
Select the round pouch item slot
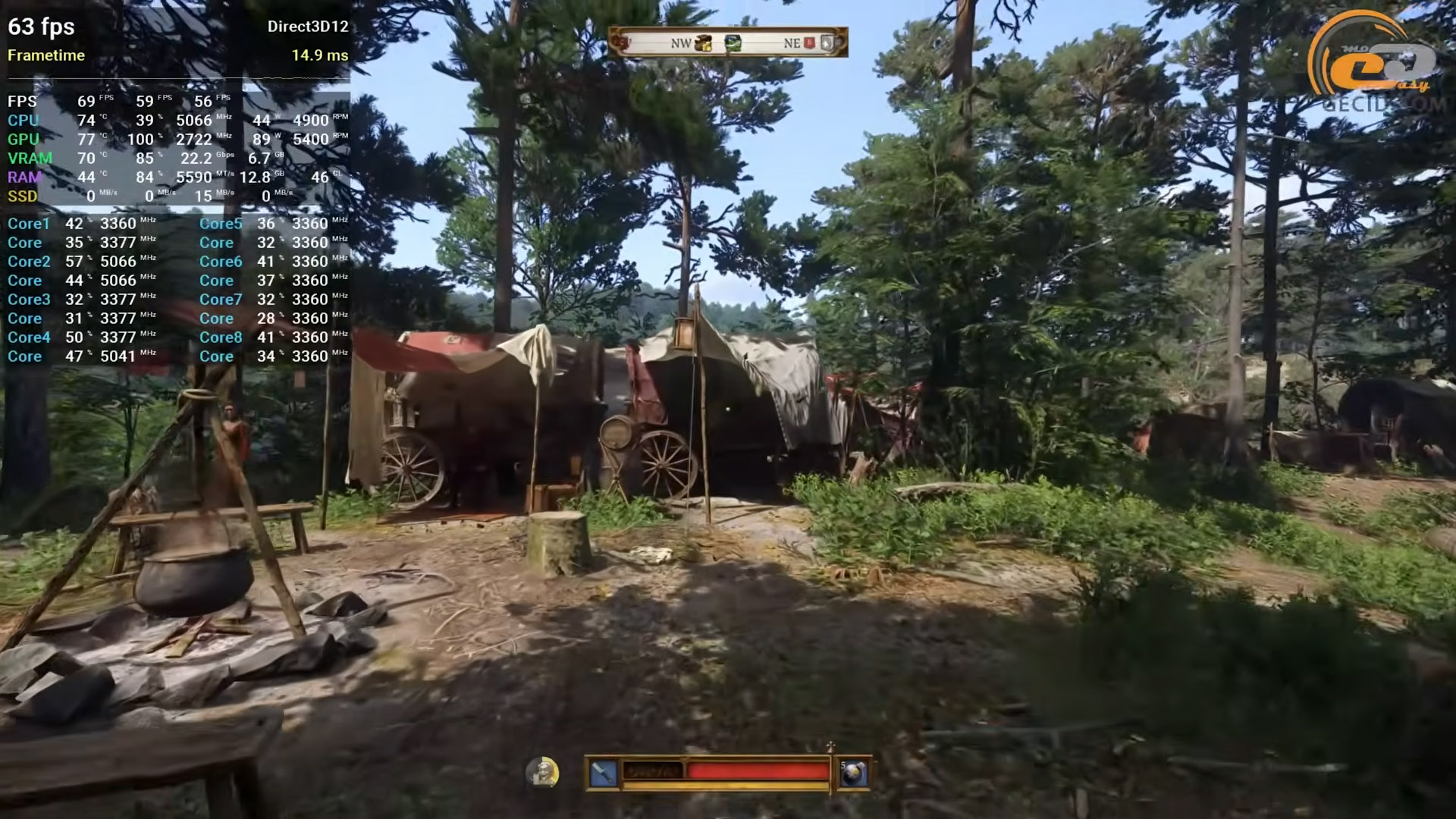click(853, 773)
